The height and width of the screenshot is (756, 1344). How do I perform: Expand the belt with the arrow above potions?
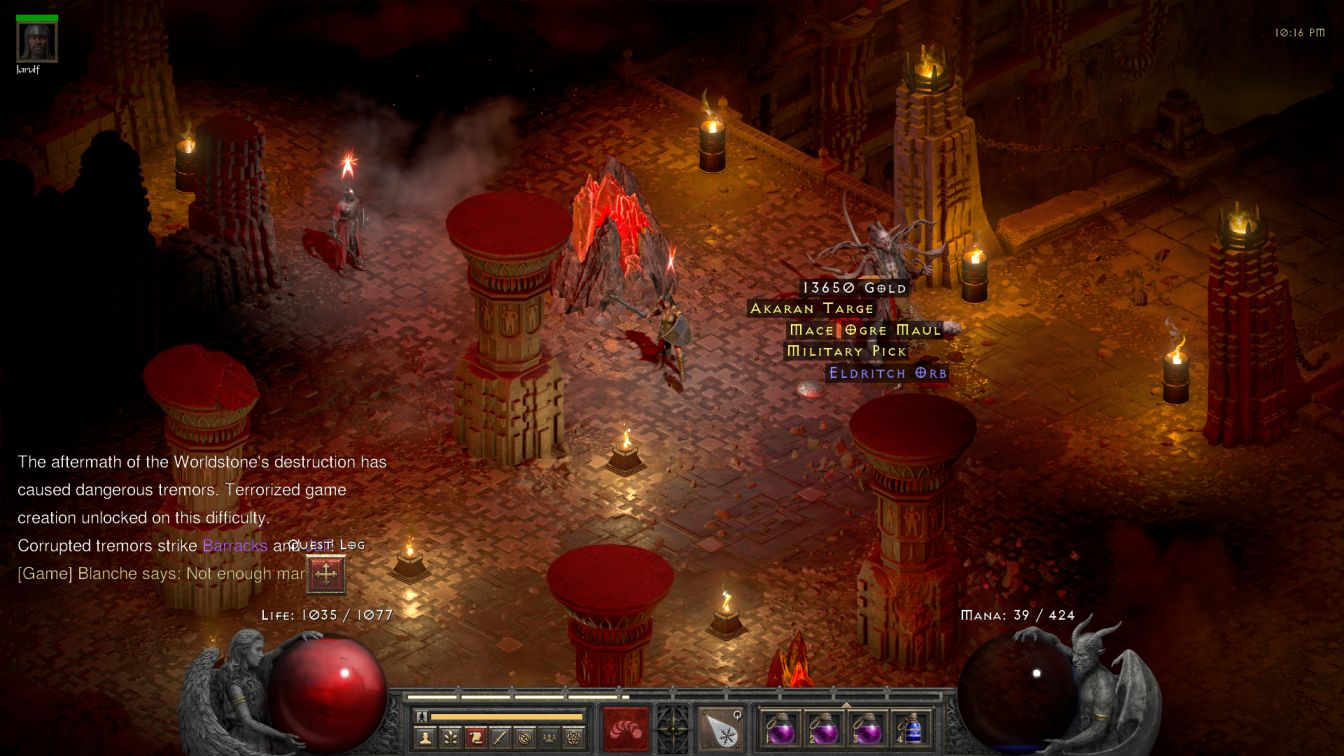click(846, 705)
